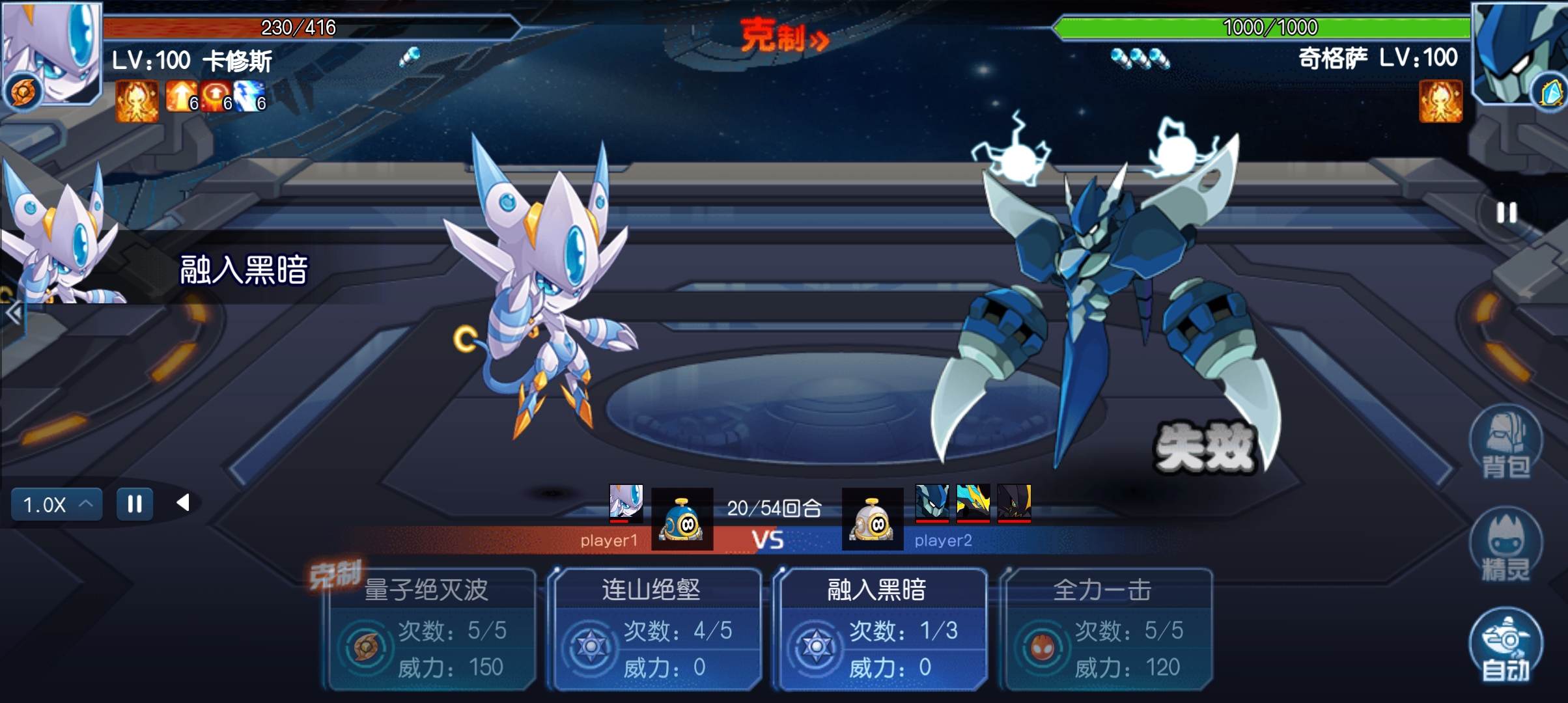Choose the 融入黑暗 skill button
Image resolution: width=1568 pixels, height=703 pixels.
point(881,629)
